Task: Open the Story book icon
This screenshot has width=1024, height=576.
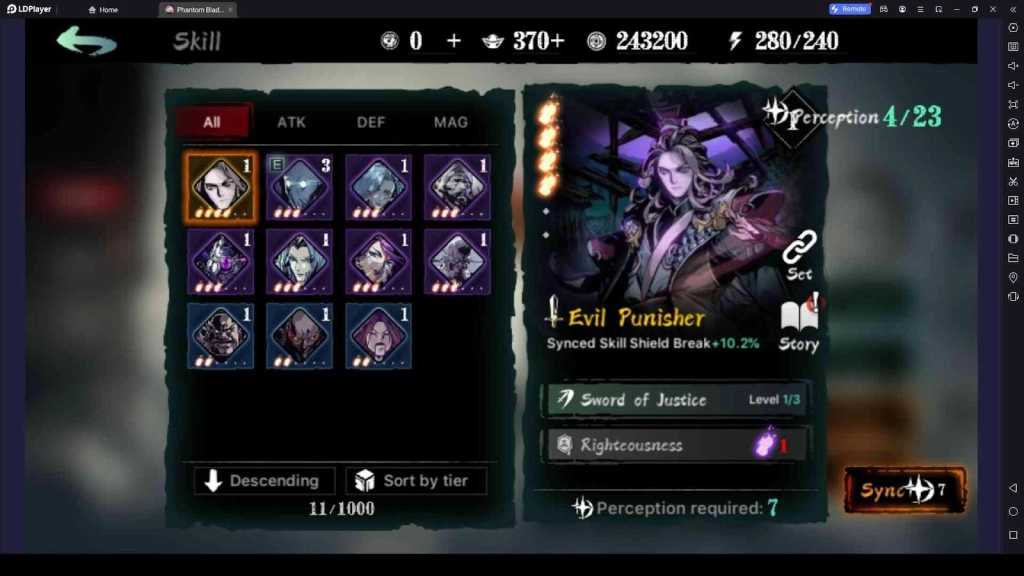Action: pyautogui.click(x=799, y=325)
